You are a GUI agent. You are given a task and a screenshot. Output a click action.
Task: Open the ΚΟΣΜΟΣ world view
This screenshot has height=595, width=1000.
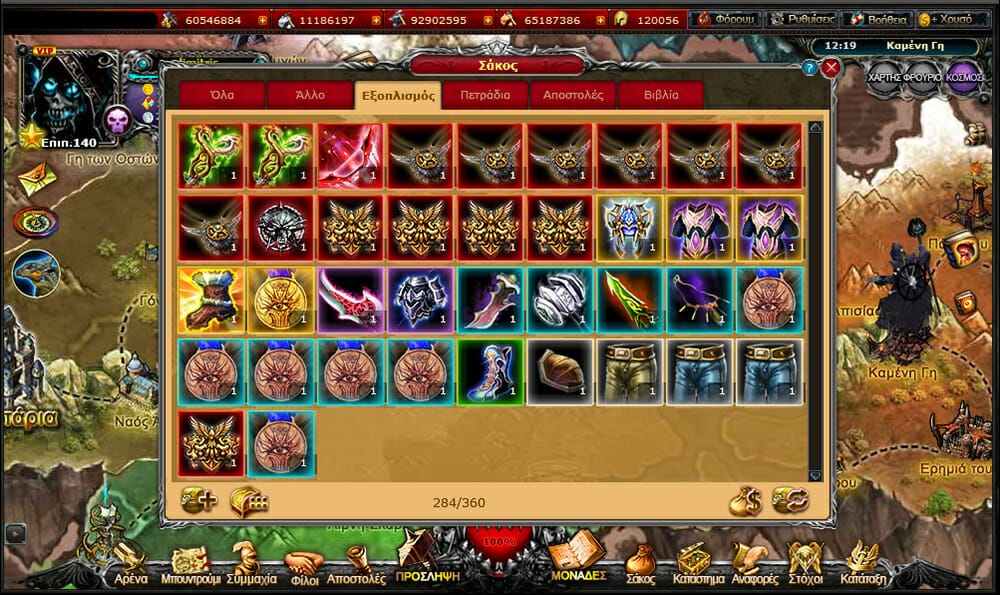965,77
